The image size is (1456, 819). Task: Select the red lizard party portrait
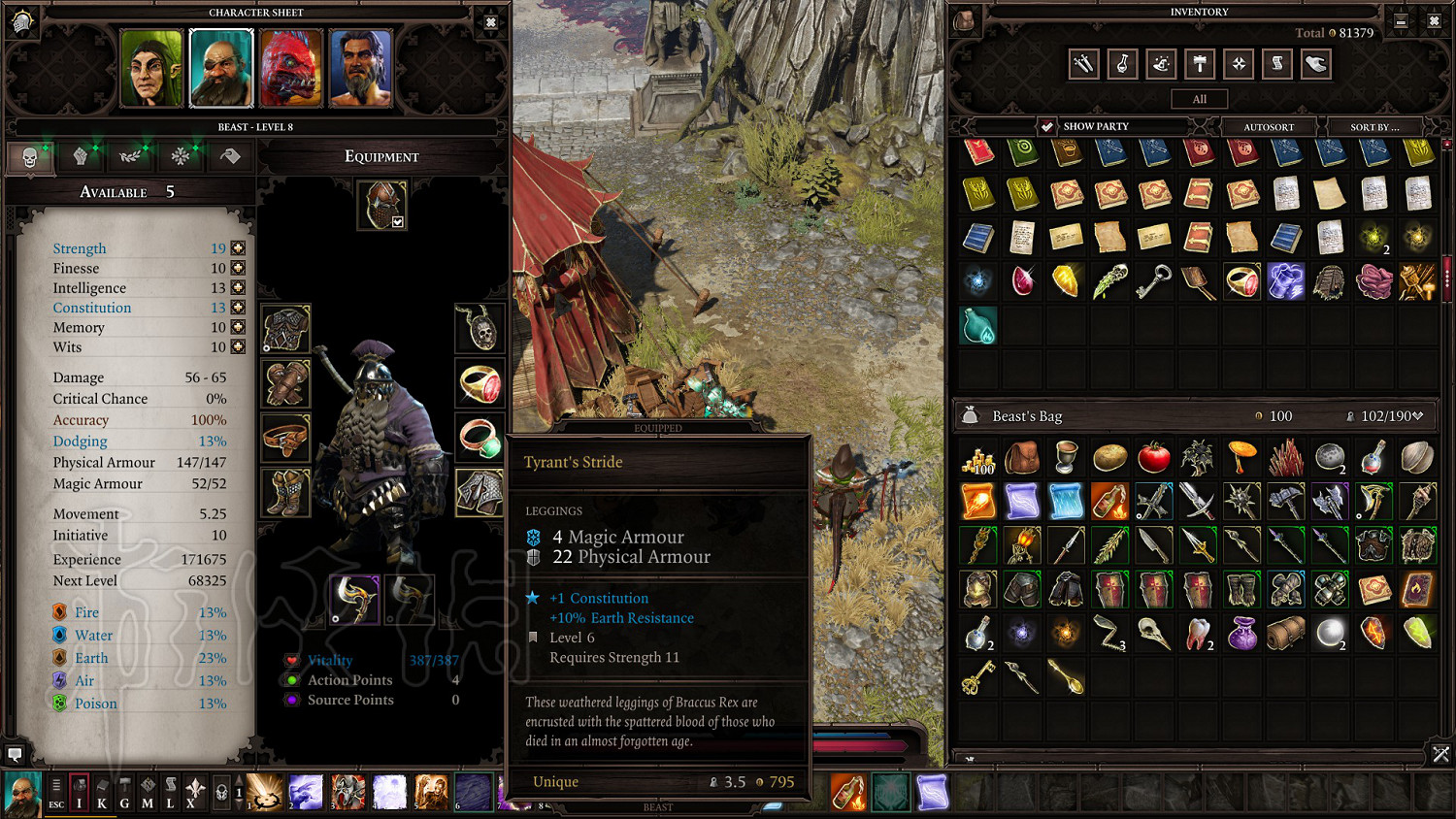tap(291, 68)
